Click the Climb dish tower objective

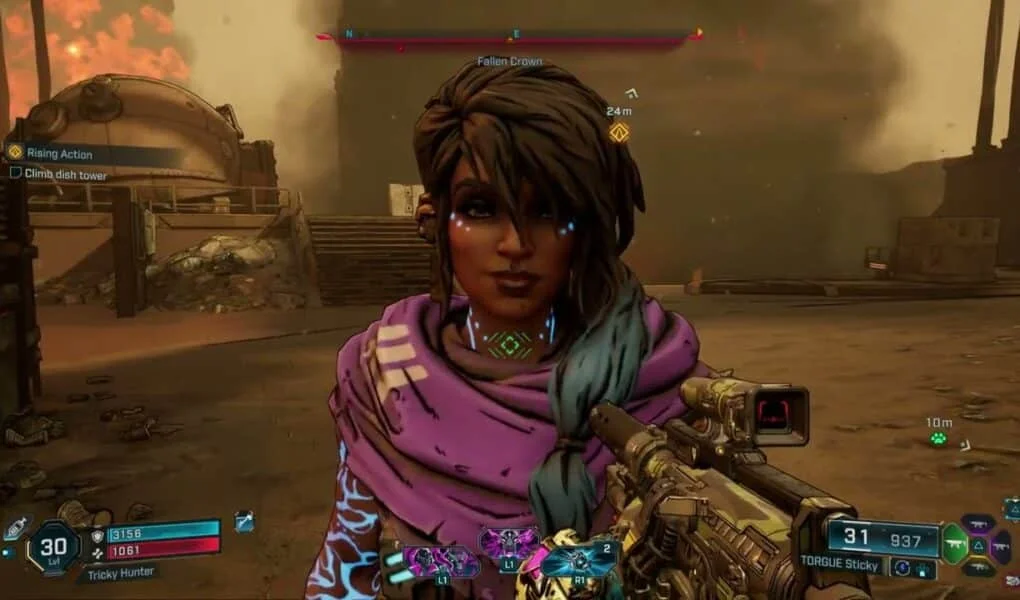pyautogui.click(x=64, y=175)
